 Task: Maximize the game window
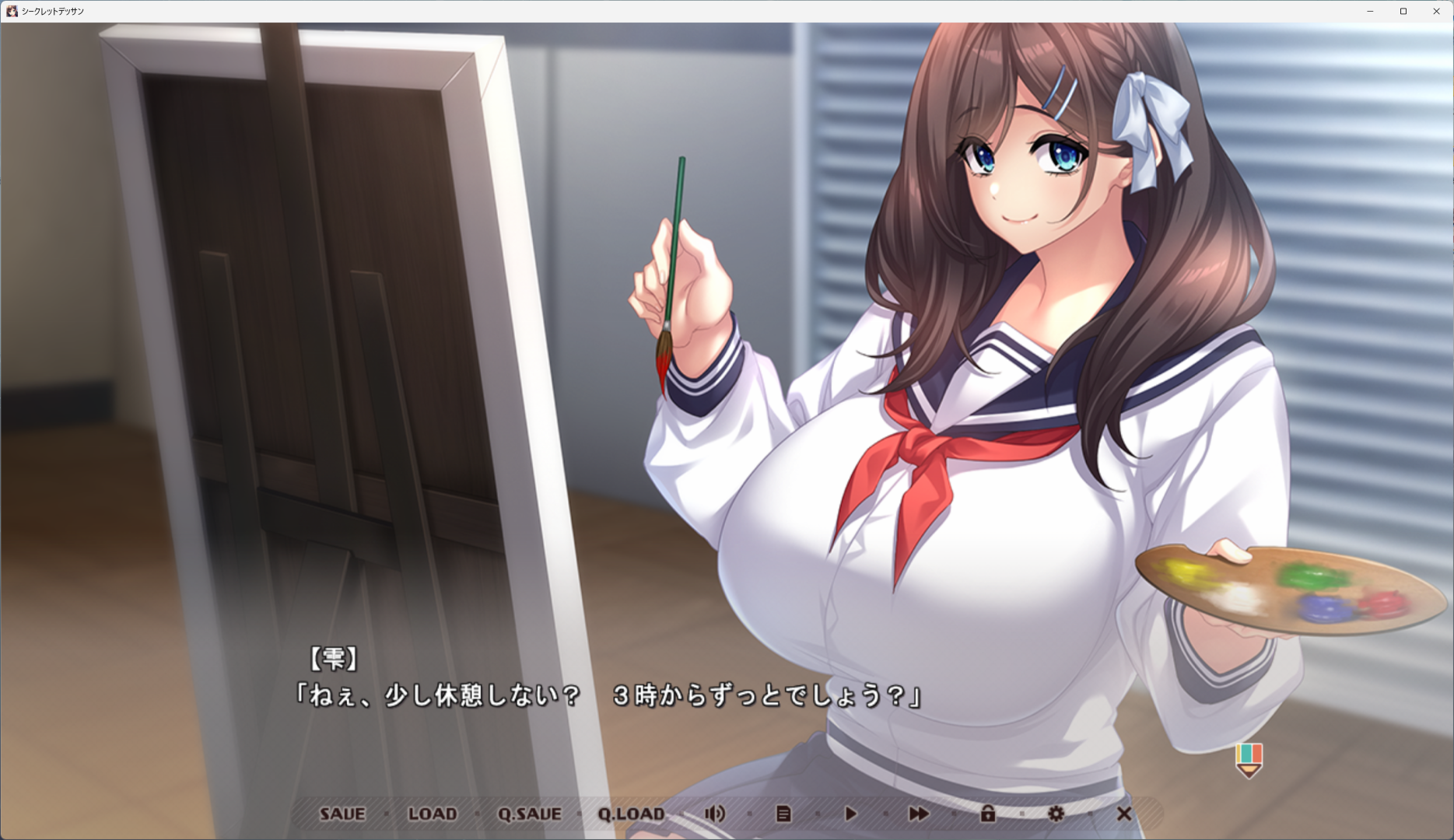tap(1403, 11)
